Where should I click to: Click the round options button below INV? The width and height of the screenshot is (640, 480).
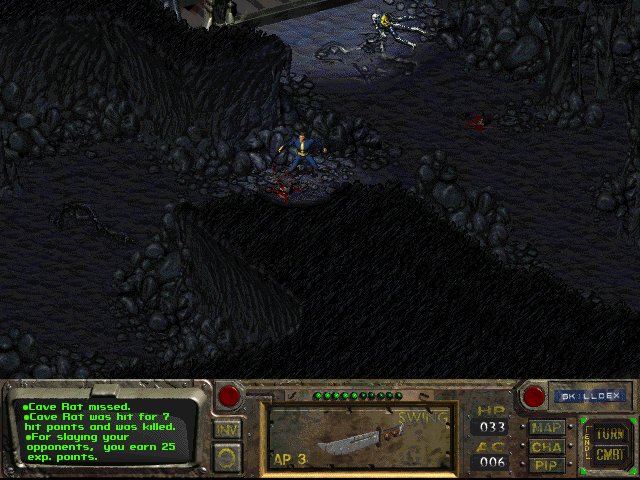227,457
